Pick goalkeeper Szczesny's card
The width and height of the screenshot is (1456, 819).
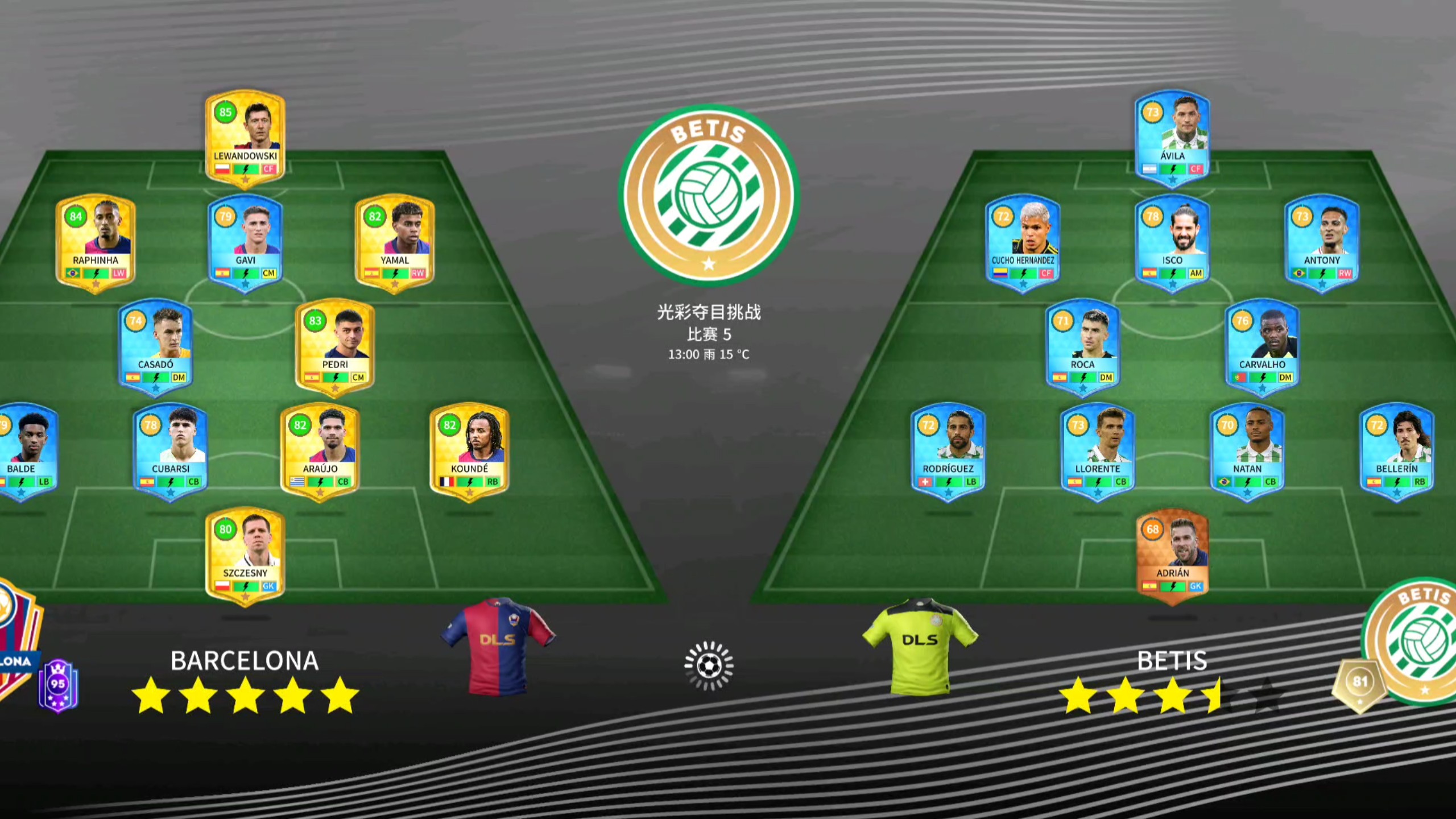pos(245,555)
